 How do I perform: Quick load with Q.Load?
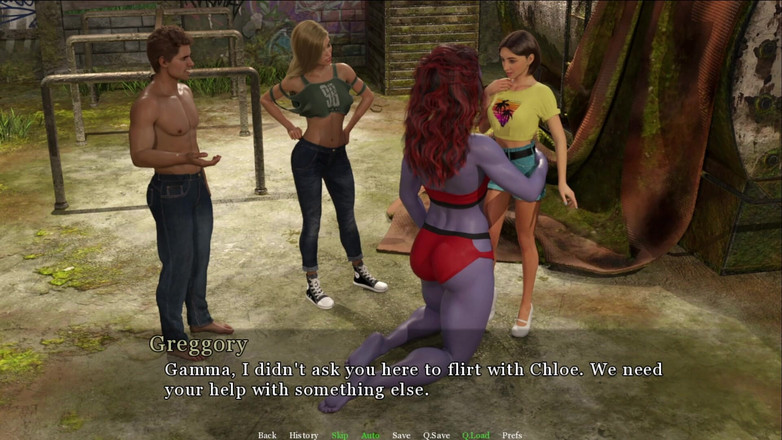click(x=476, y=435)
